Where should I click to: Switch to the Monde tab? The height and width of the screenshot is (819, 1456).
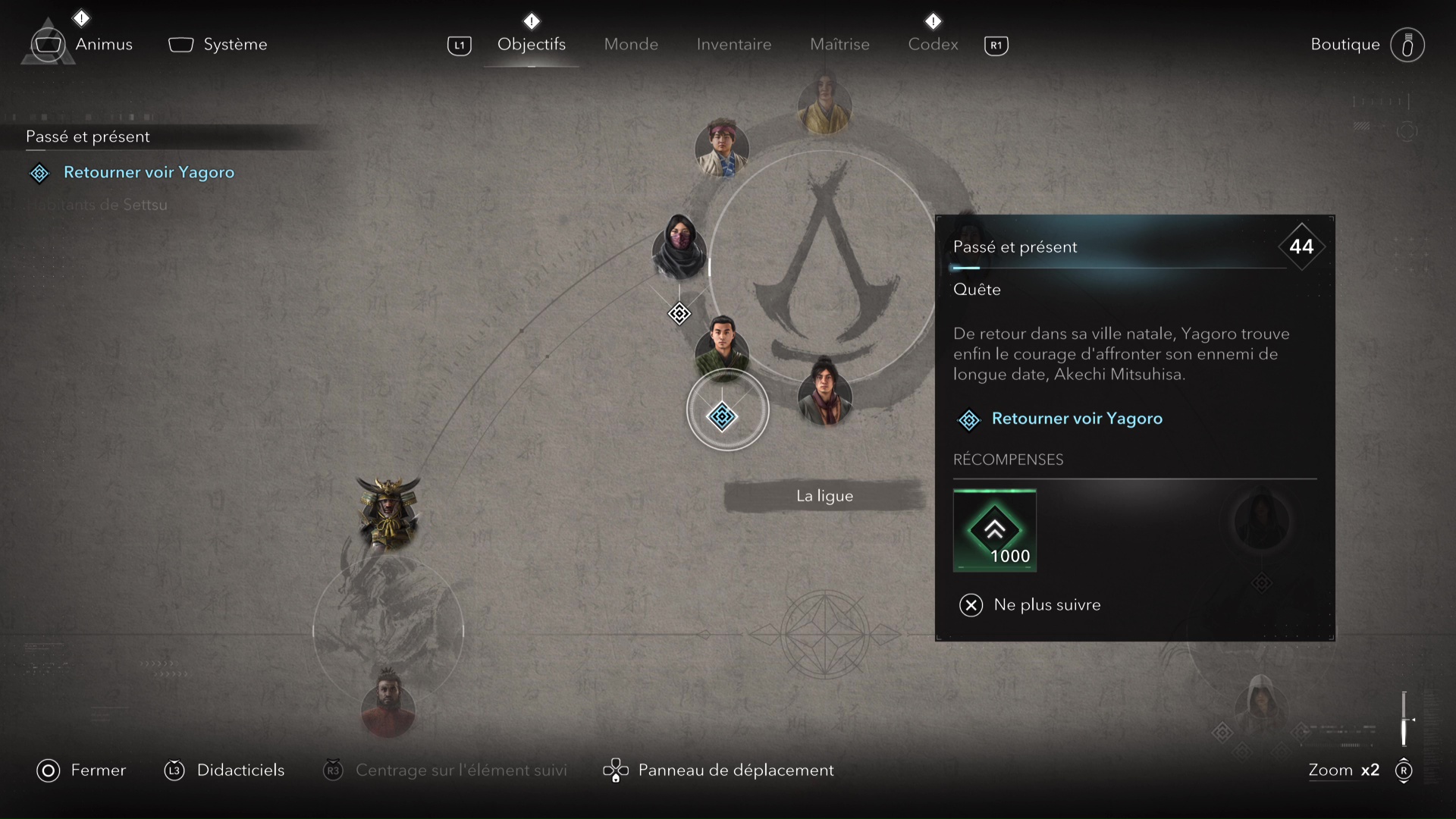(x=631, y=44)
